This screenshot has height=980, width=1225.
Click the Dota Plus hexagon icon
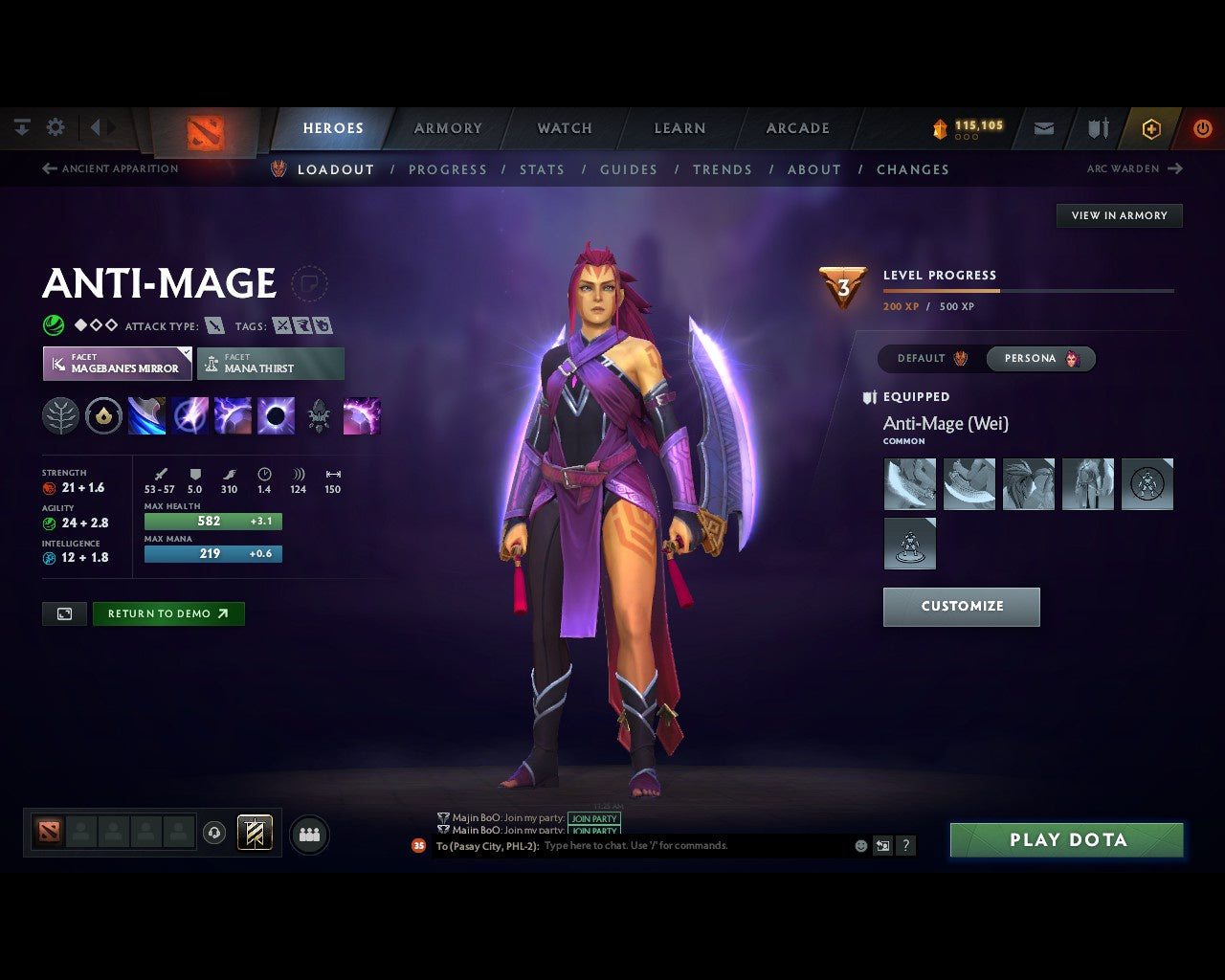click(1151, 127)
